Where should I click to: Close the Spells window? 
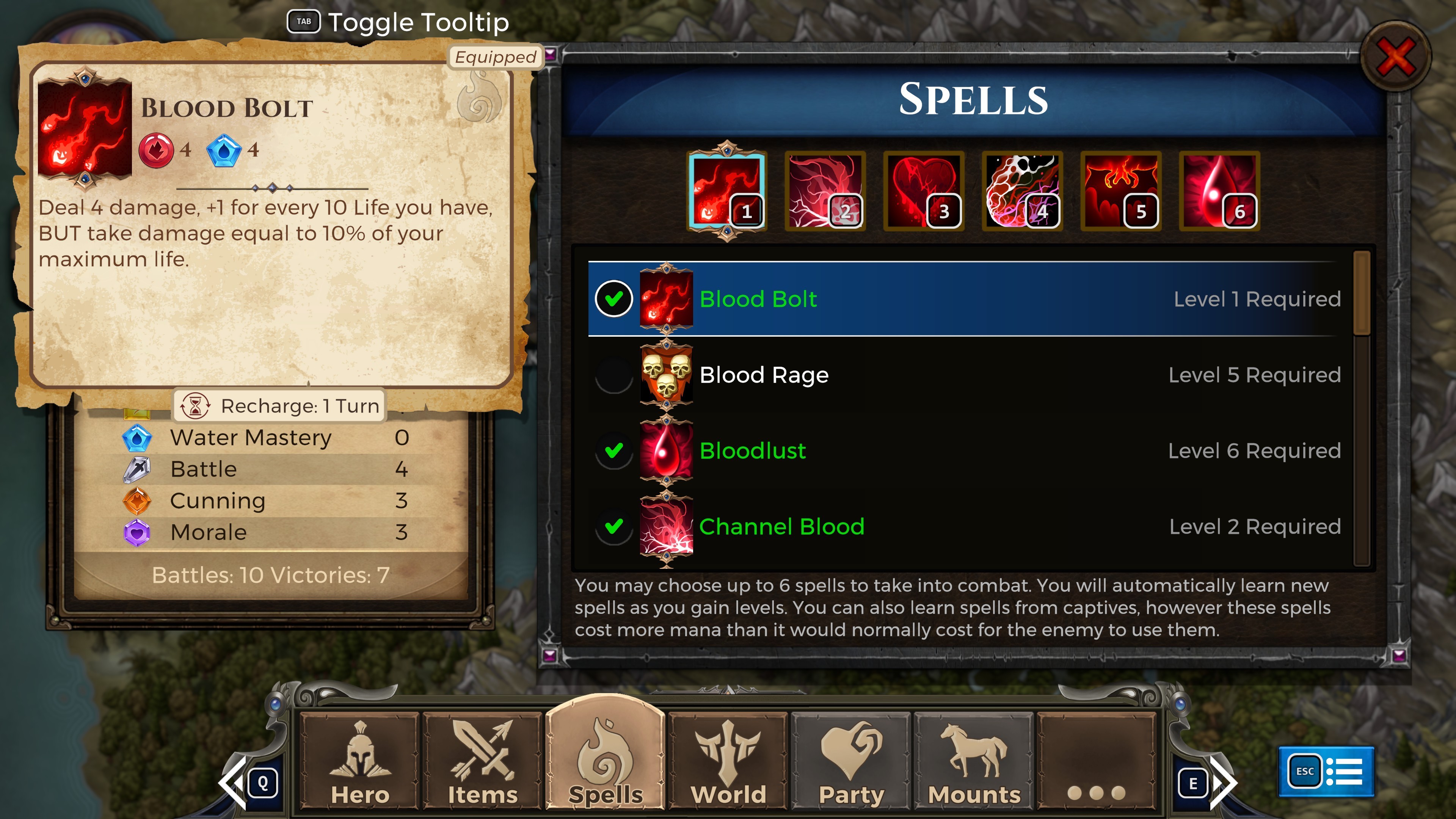[x=1395, y=56]
